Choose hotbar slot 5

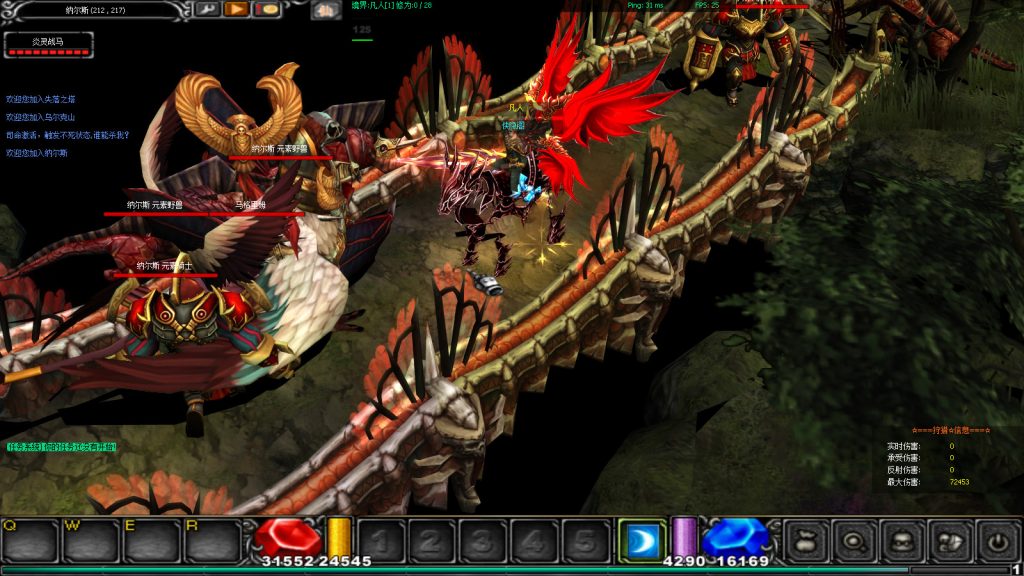pyautogui.click(x=585, y=541)
